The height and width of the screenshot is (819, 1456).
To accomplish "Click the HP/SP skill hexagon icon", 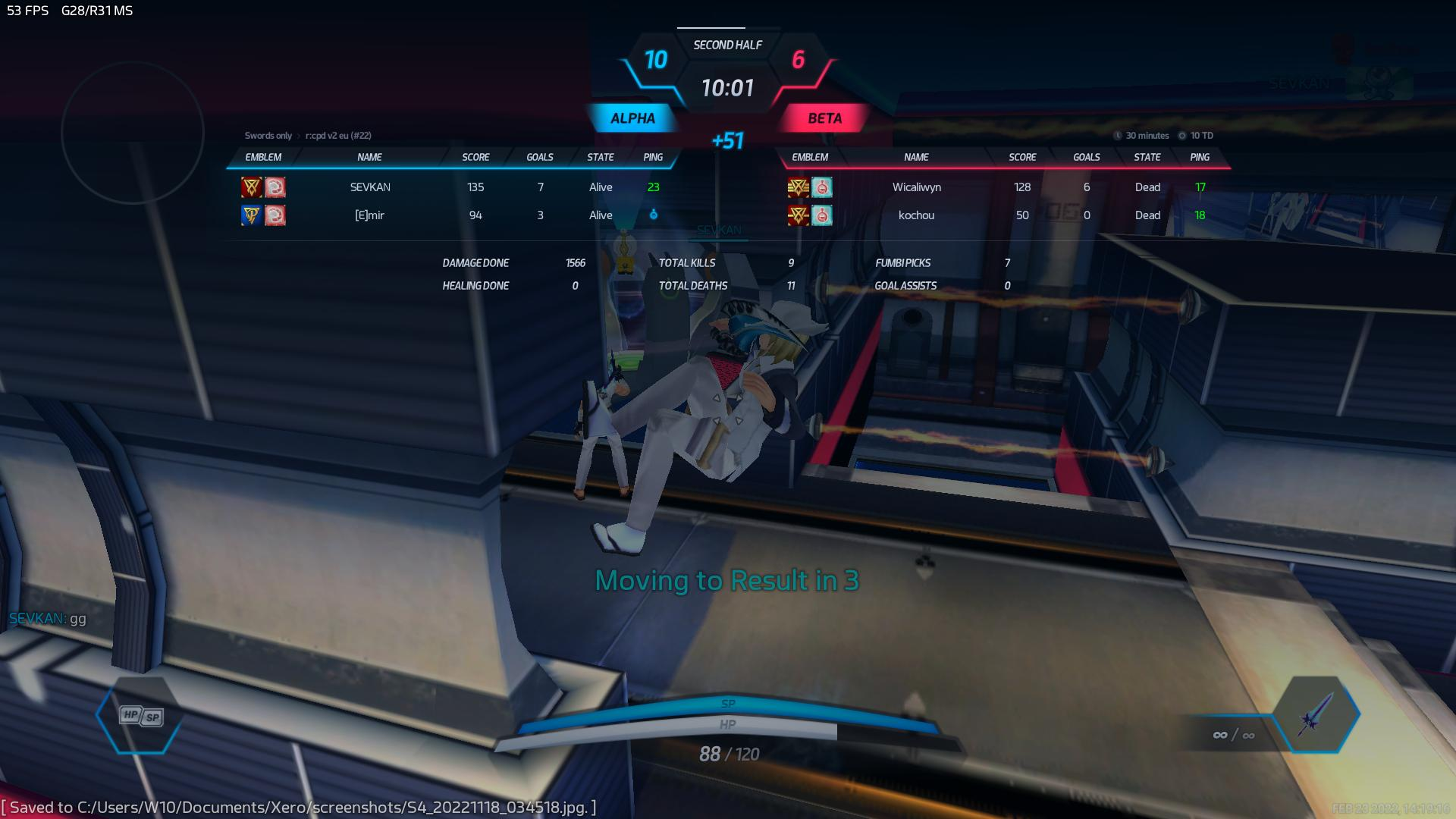I will tap(141, 716).
